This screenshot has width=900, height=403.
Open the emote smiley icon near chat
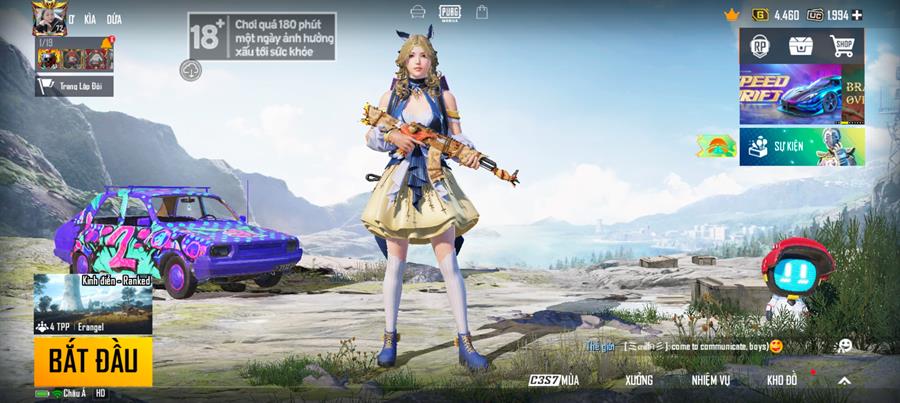845,345
